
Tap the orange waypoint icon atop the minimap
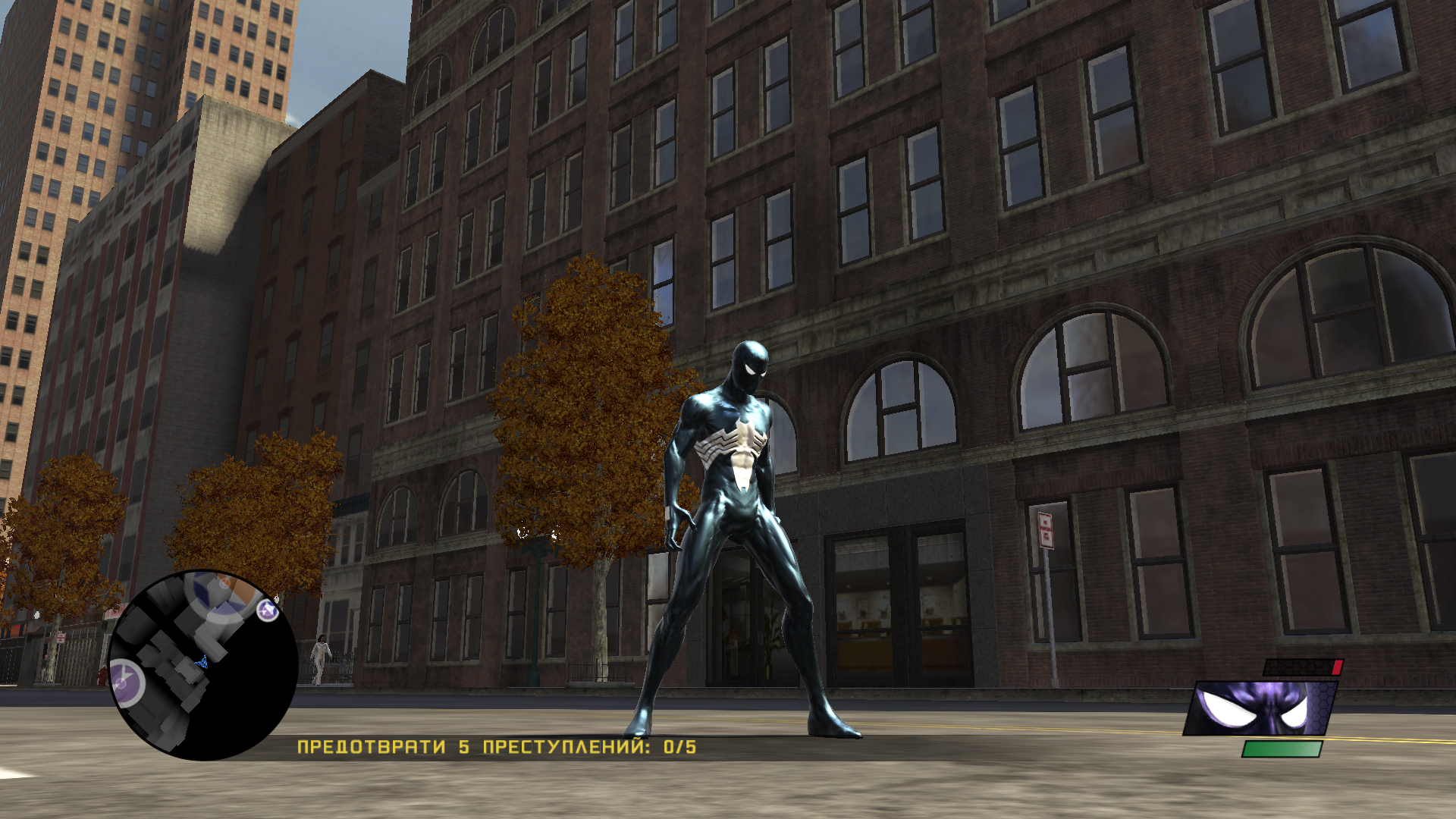click(x=224, y=583)
